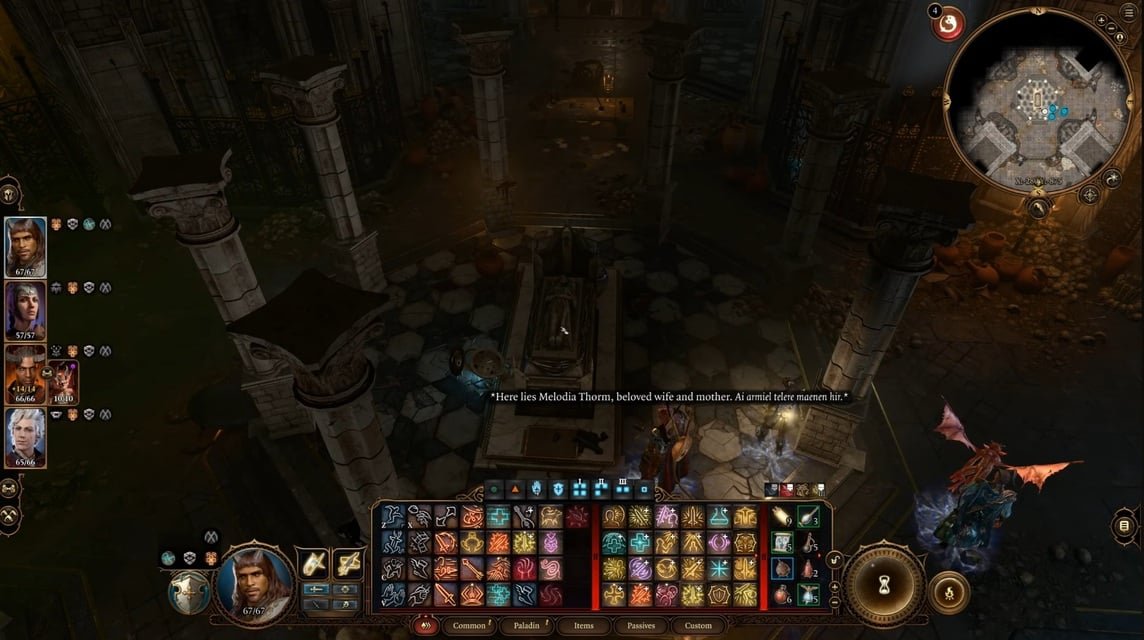Viewport: 1144px width, 640px height.
Task: Click the red notification swirl icon
Action: pyautogui.click(x=948, y=24)
